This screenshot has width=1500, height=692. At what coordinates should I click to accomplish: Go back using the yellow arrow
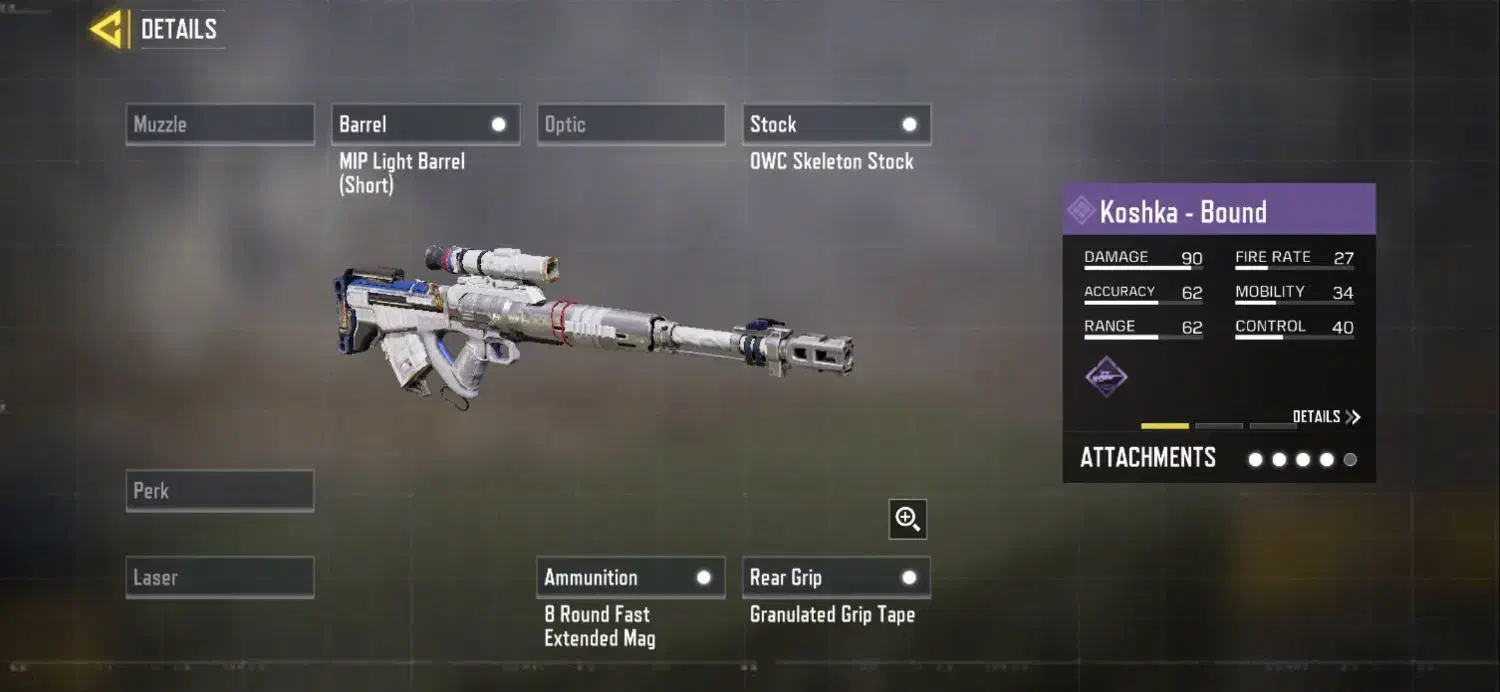pyautogui.click(x=106, y=29)
